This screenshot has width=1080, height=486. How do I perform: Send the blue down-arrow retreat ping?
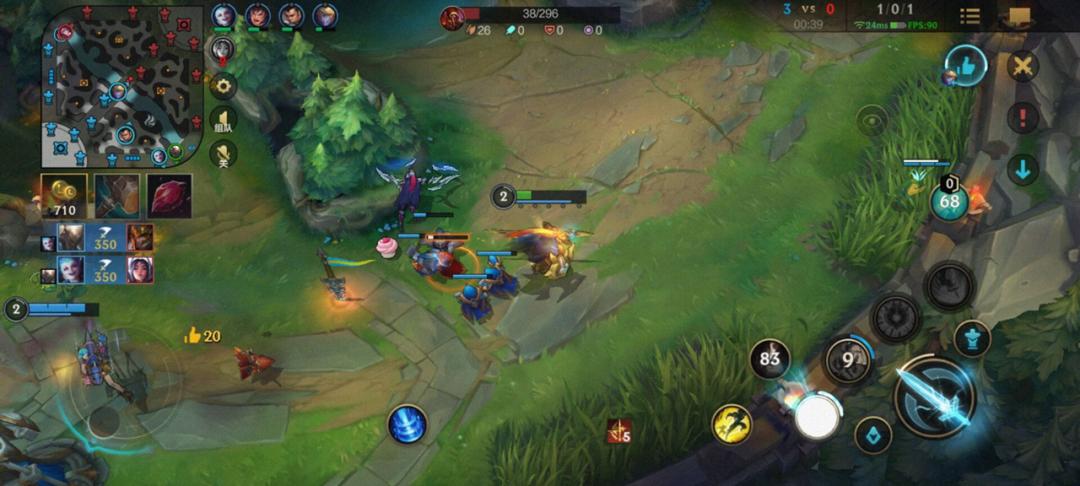1023,168
